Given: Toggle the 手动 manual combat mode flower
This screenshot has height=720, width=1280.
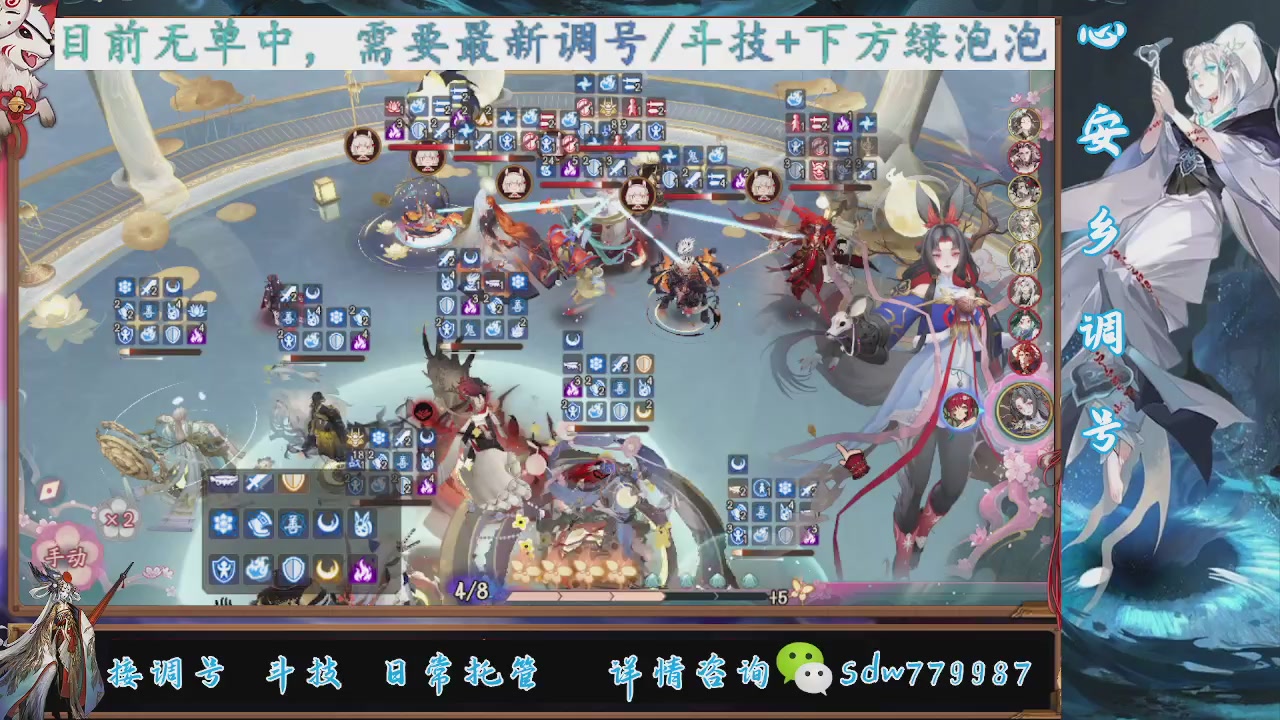Looking at the screenshot, I should [x=67, y=556].
